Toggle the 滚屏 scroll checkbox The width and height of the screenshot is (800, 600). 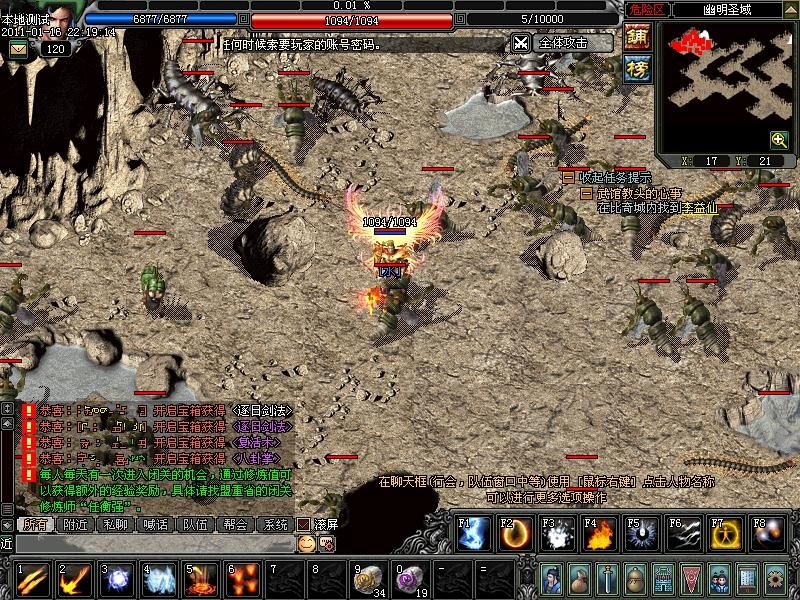[x=303, y=524]
